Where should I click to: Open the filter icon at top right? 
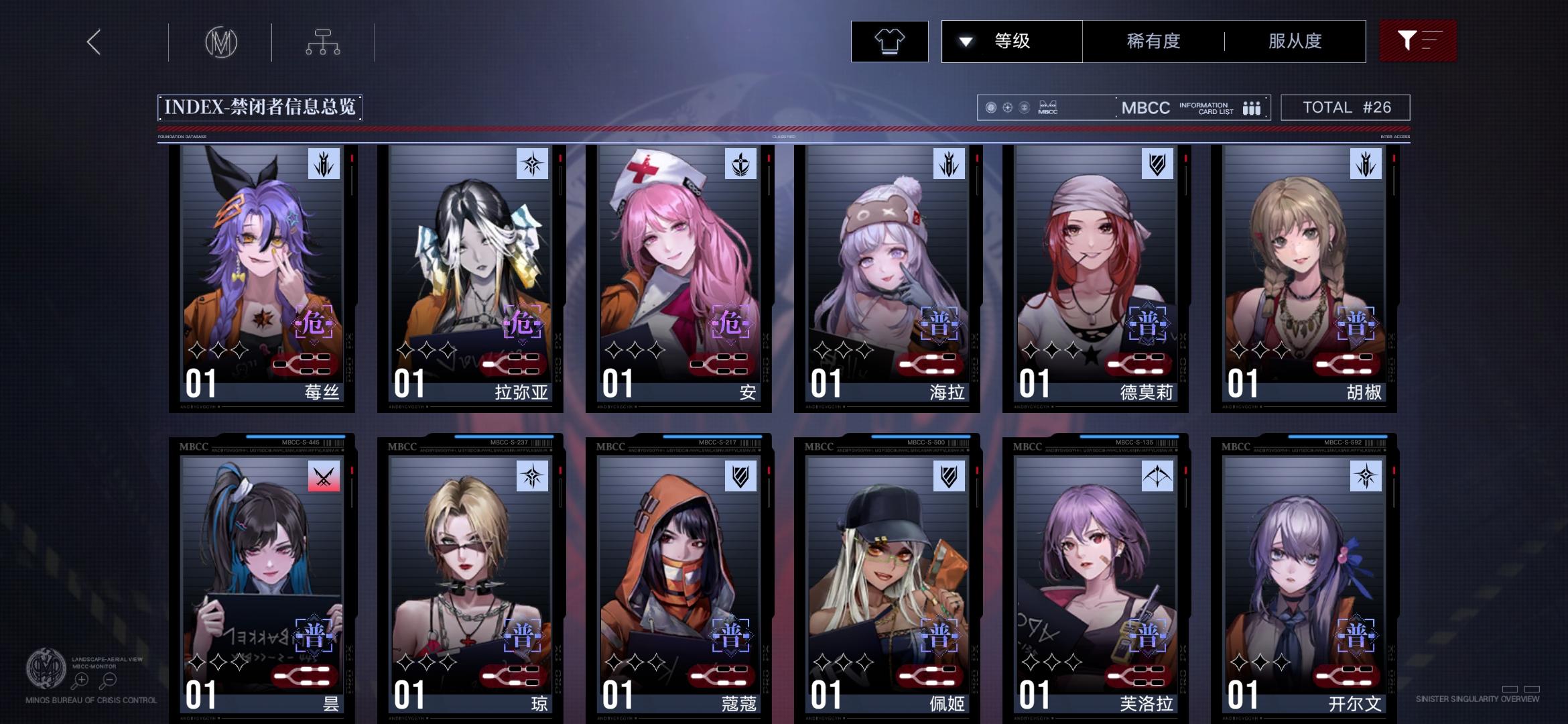[x=1417, y=41]
